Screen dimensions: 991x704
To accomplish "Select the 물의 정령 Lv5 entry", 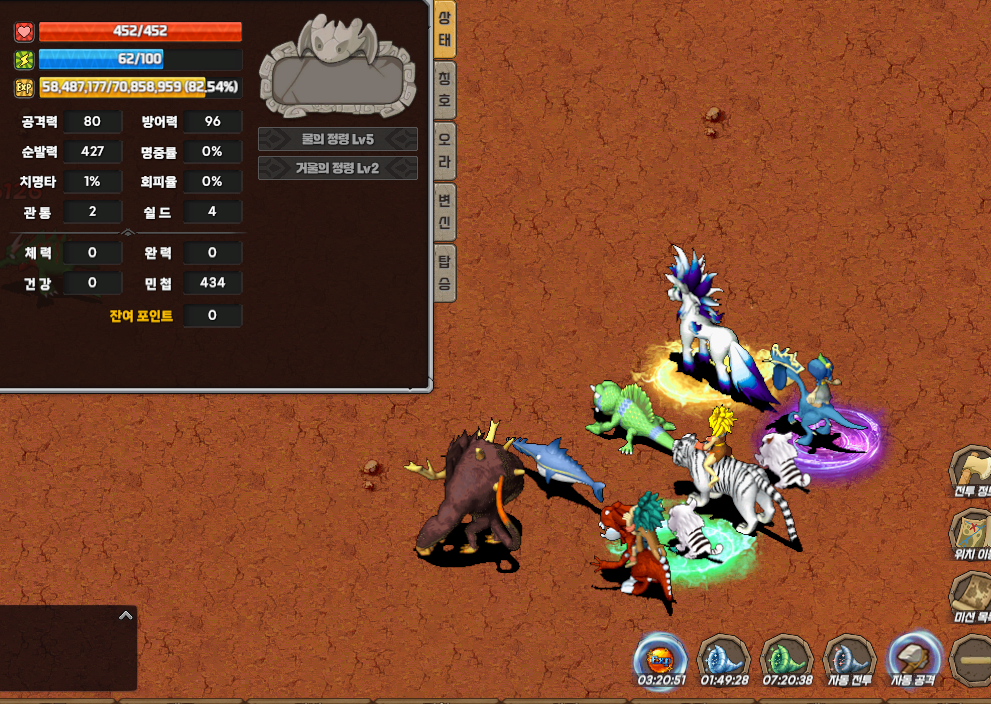I will [x=337, y=139].
